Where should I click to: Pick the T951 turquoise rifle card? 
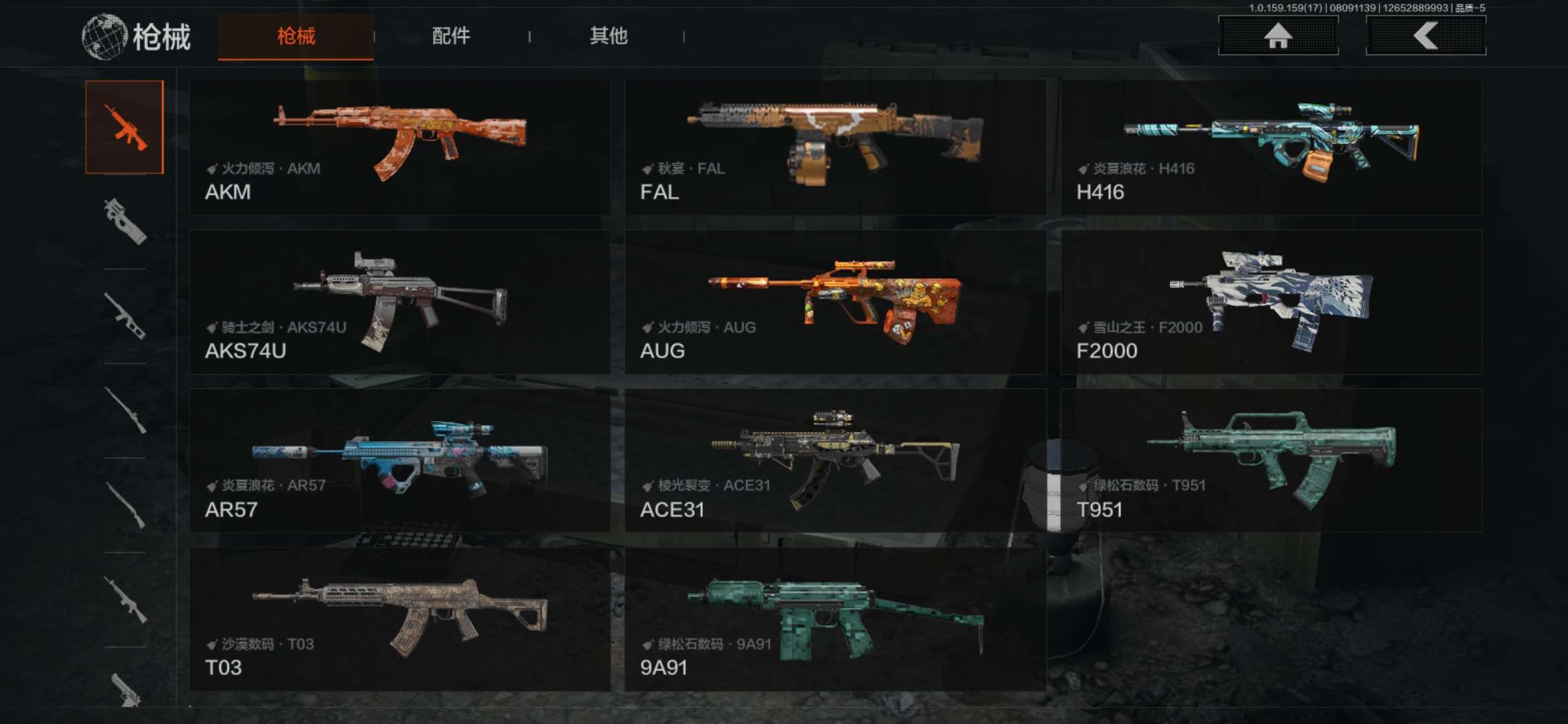tap(1271, 461)
